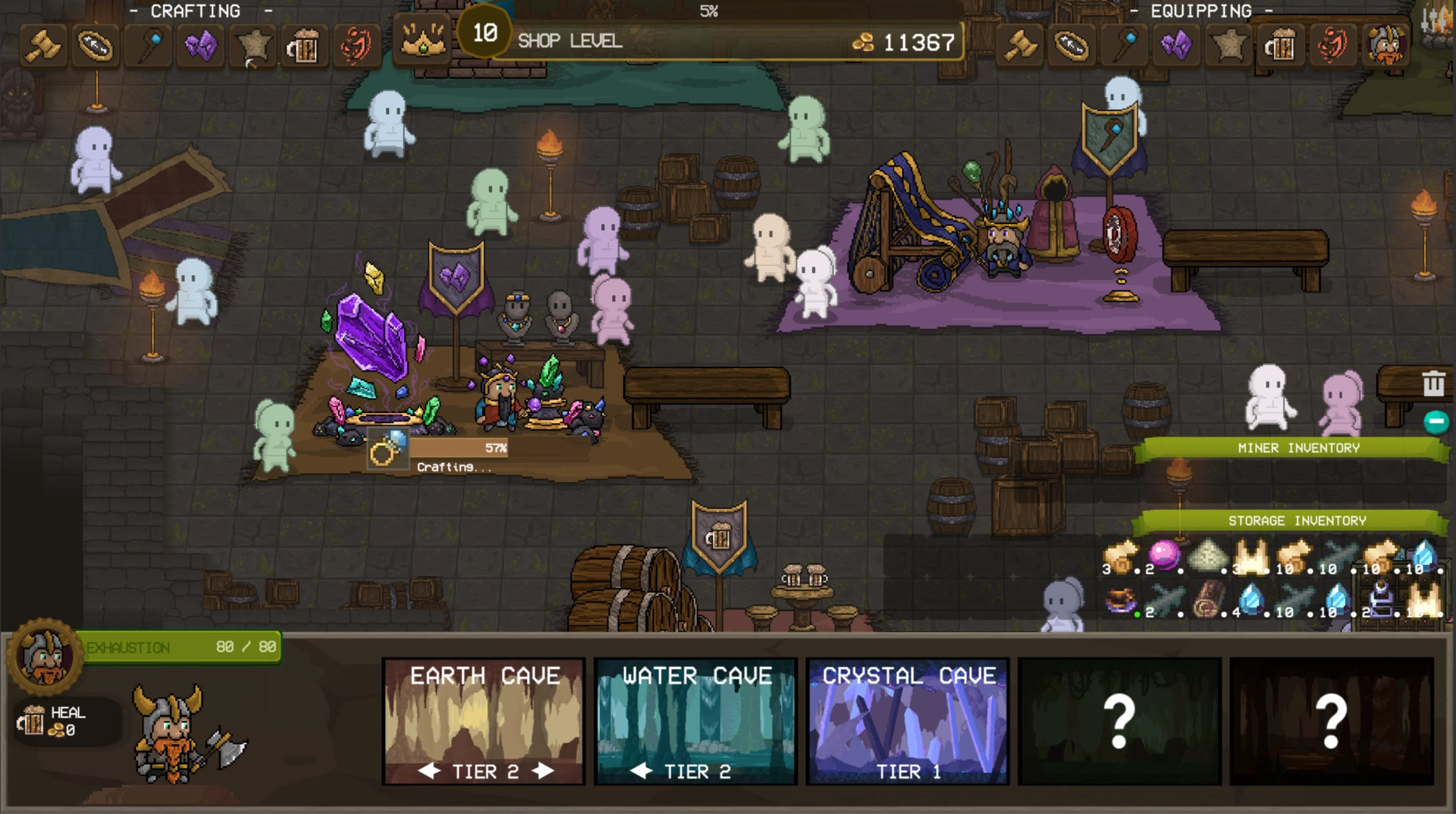Screen dimensions: 1456x814
Task: Increase Earth Cave tier with right arrow
Action: (543, 772)
